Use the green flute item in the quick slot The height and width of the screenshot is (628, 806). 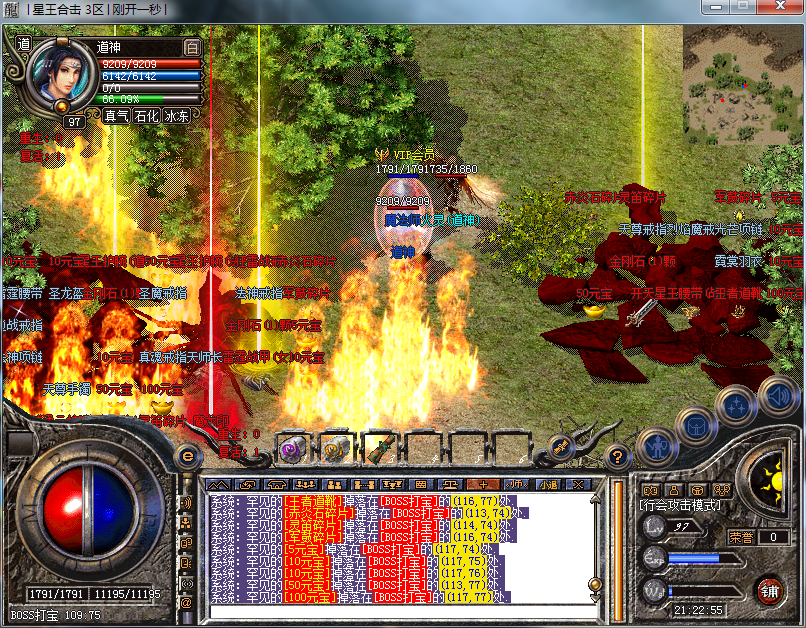tap(380, 450)
